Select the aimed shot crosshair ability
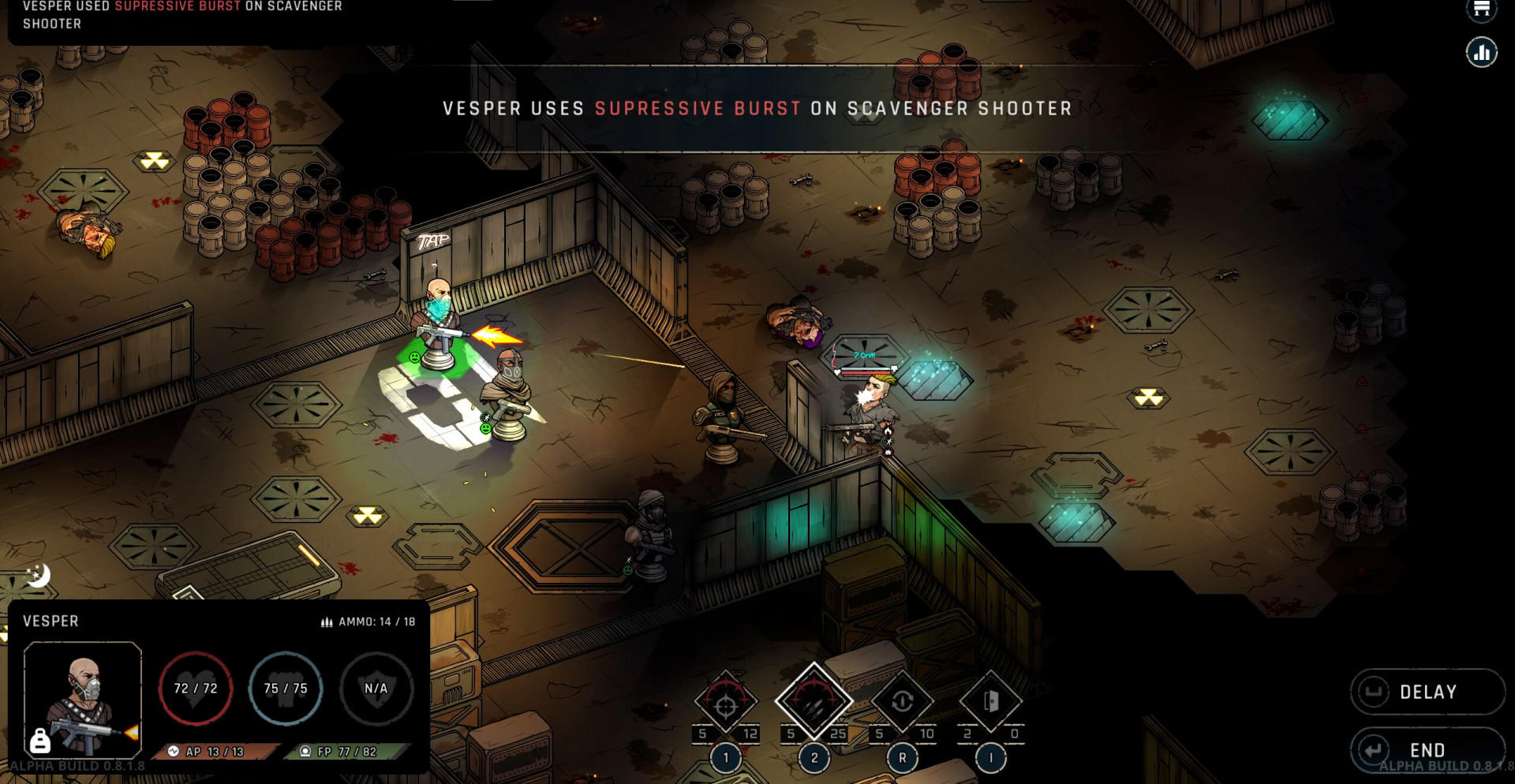Screen dimensions: 1515x784 click(726, 703)
